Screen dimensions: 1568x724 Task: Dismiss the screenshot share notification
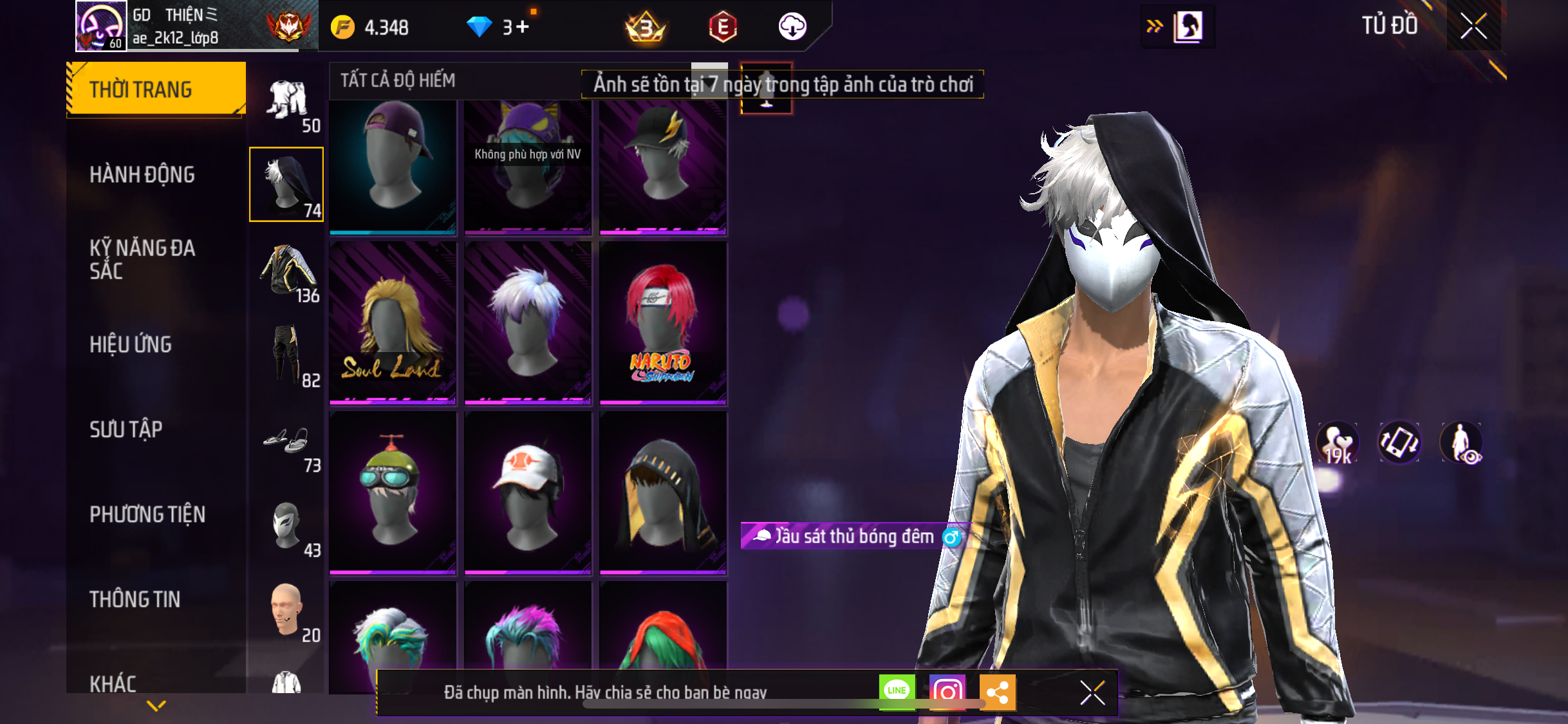pos(1092,692)
